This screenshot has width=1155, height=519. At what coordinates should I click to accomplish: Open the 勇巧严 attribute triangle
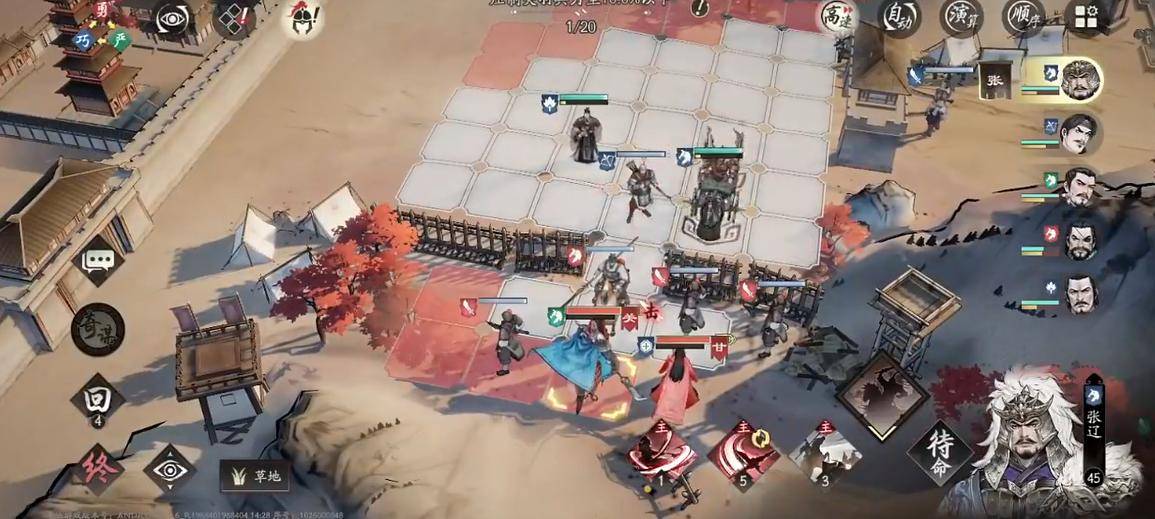103,27
